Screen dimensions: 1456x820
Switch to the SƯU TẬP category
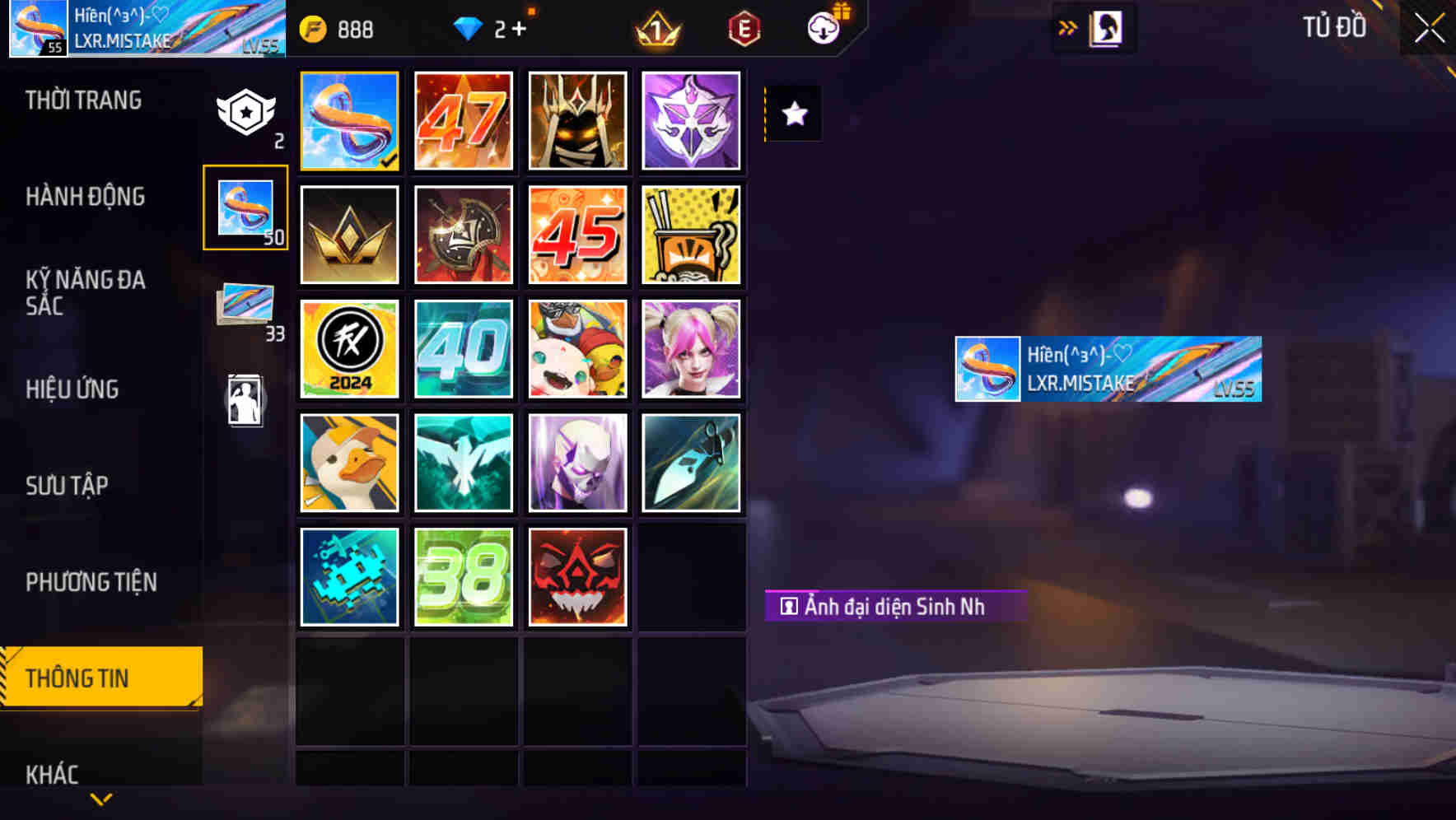point(68,486)
